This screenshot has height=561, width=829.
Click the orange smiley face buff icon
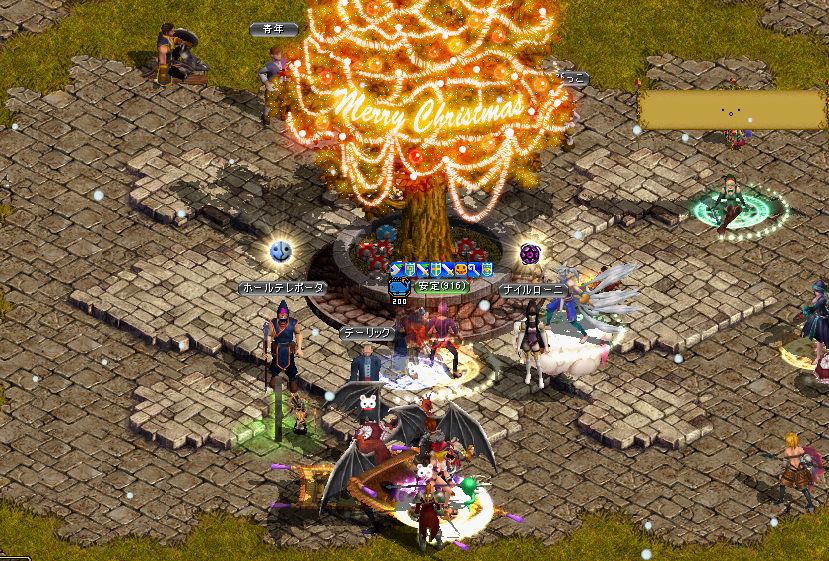(461, 270)
